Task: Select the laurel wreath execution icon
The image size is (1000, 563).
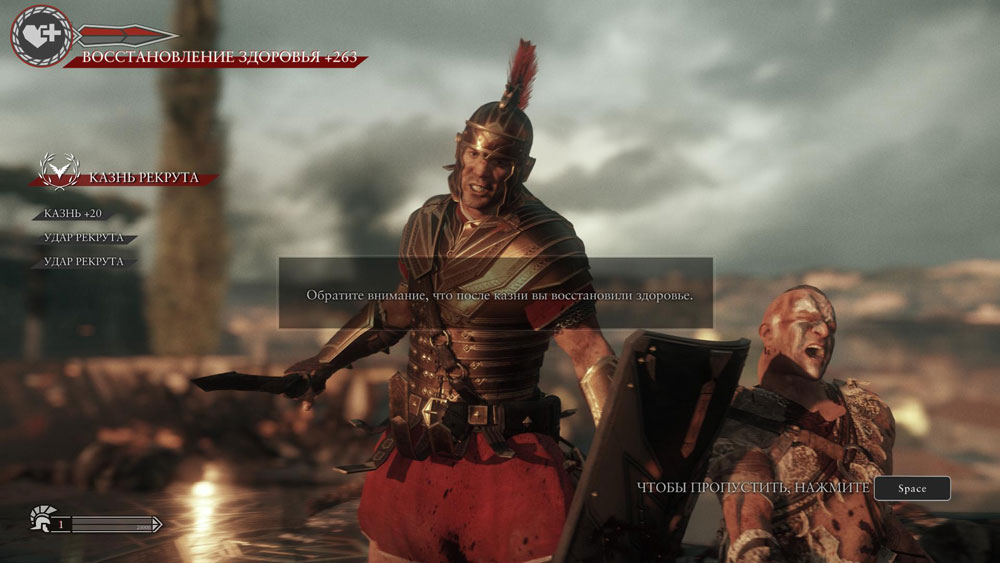Action: 57,172
